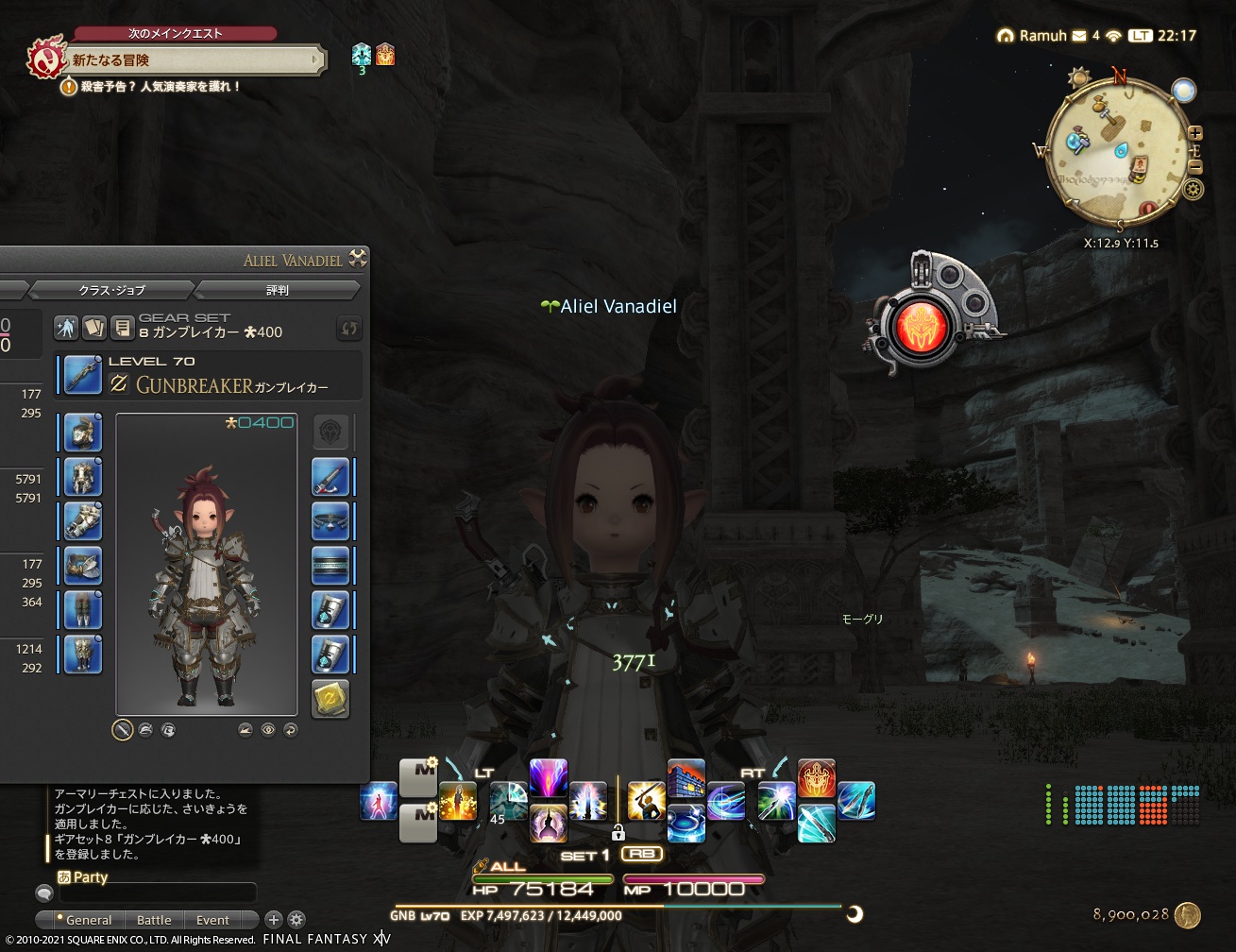
Task: Toggle visor display with the eye icon
Action: [x=268, y=730]
